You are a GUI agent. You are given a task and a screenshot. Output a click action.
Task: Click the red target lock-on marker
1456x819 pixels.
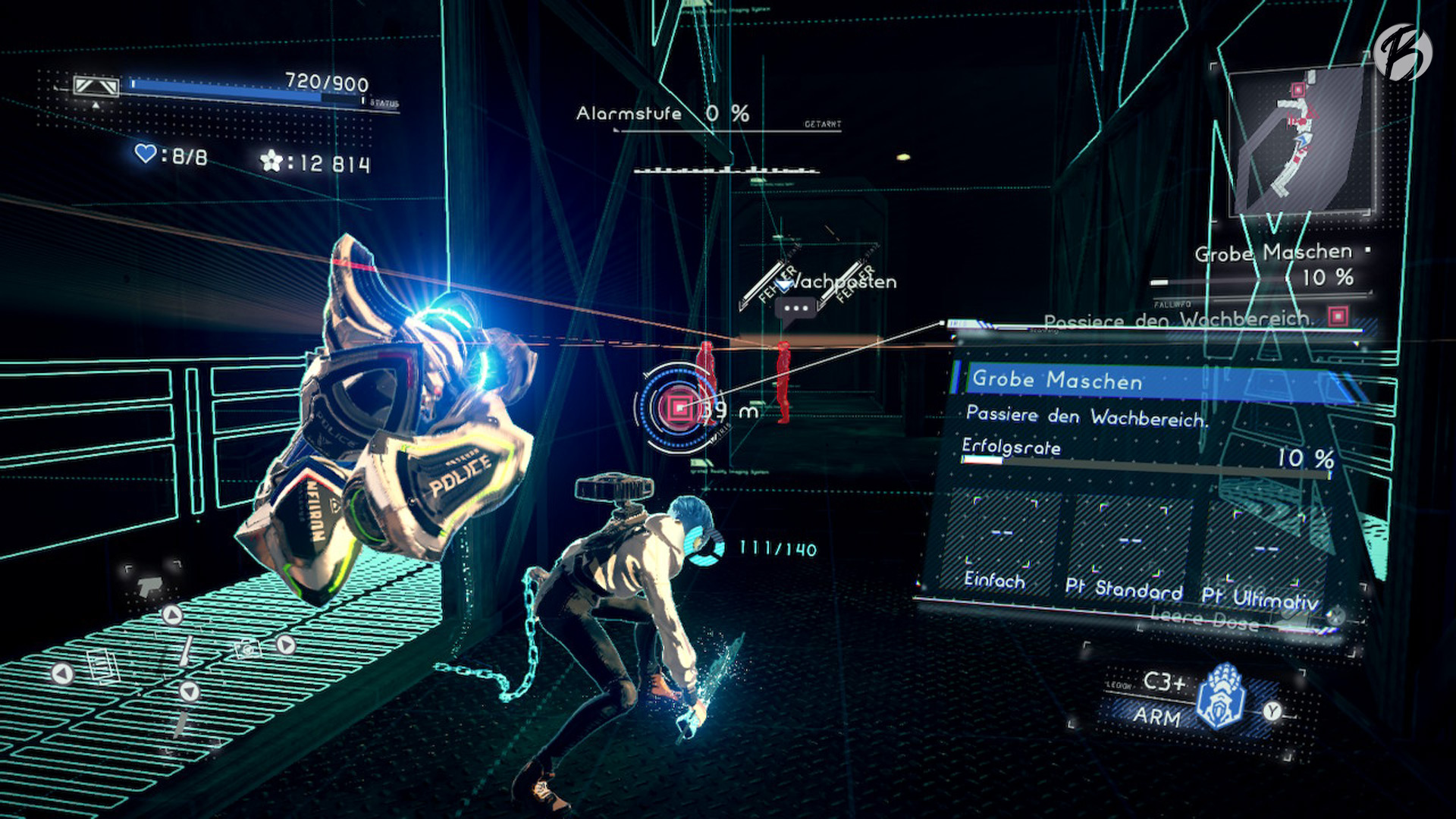point(678,409)
